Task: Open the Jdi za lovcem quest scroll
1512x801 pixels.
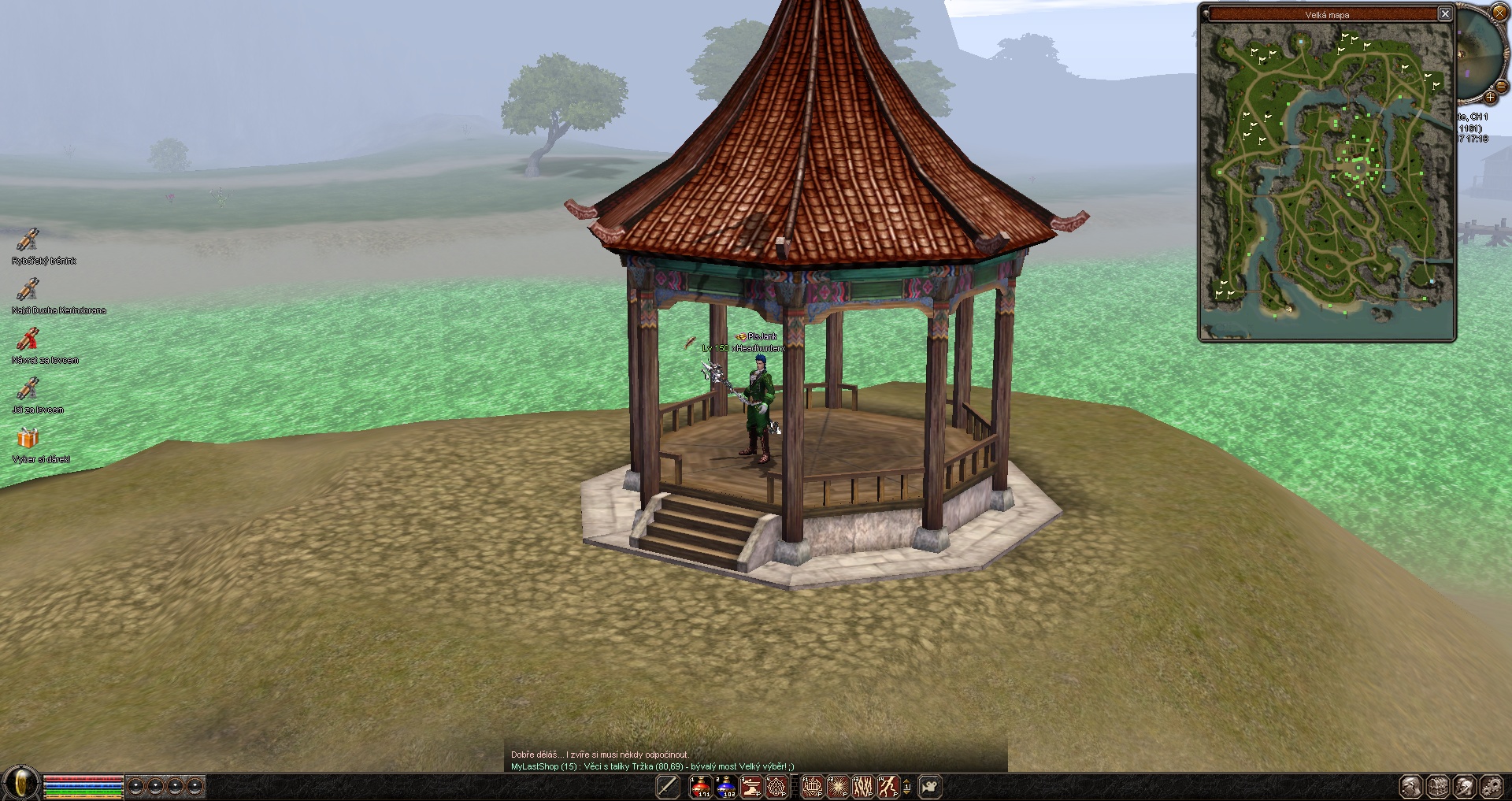Action: click(28, 388)
